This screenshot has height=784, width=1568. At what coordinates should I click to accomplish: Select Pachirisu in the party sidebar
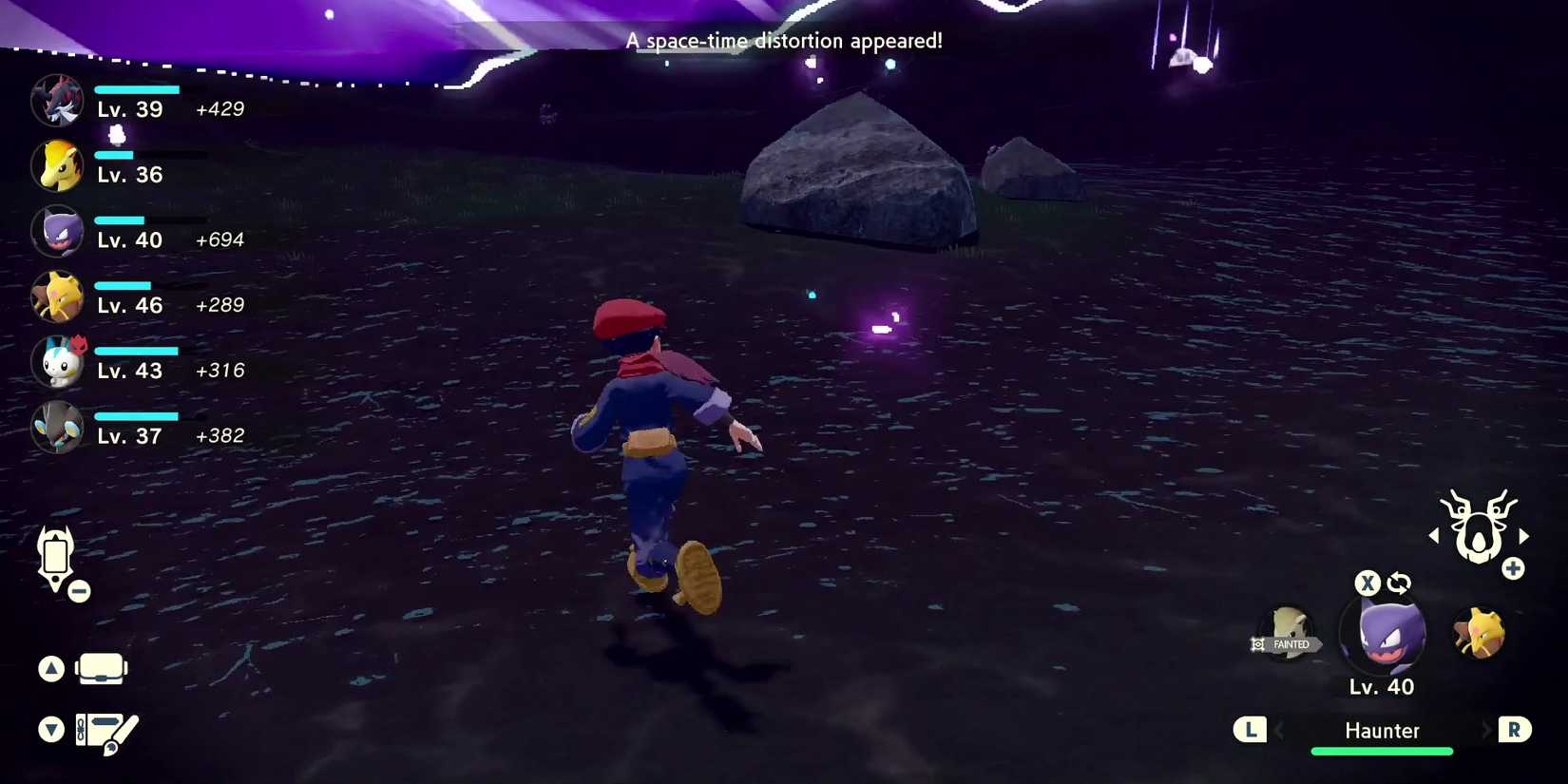click(57, 362)
